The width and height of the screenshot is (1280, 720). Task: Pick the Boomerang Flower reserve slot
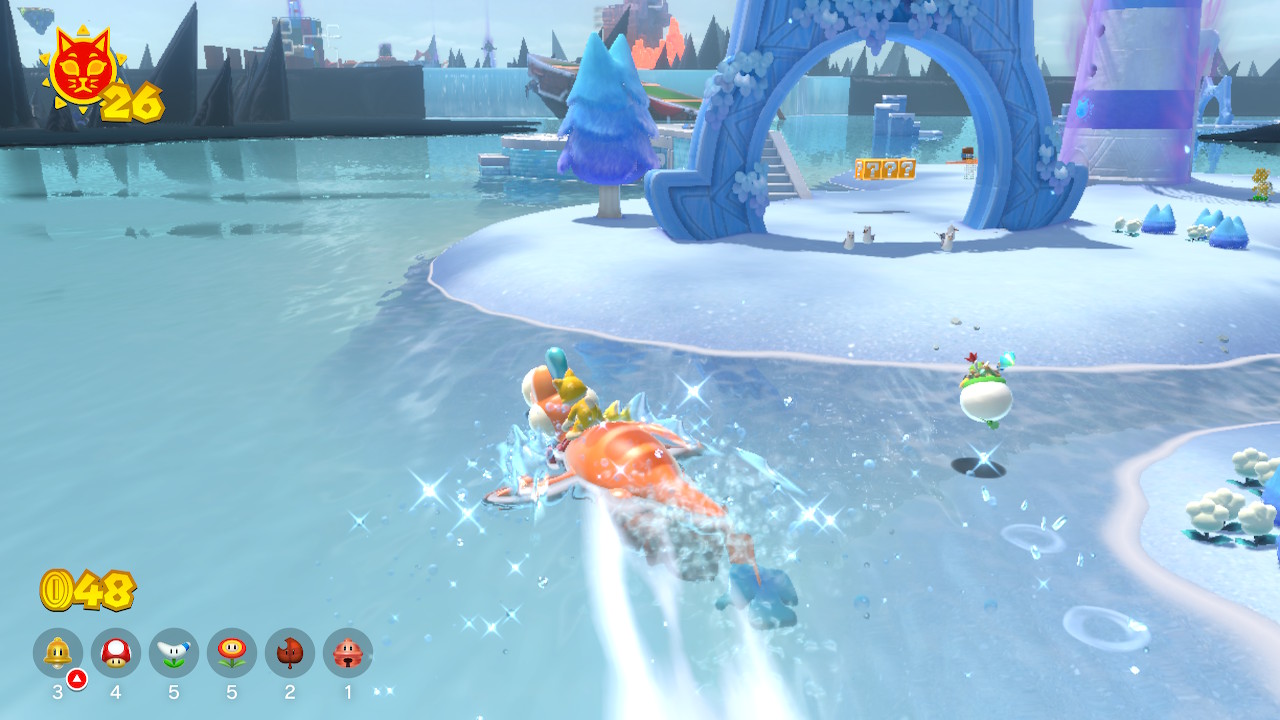pyautogui.click(x=174, y=652)
